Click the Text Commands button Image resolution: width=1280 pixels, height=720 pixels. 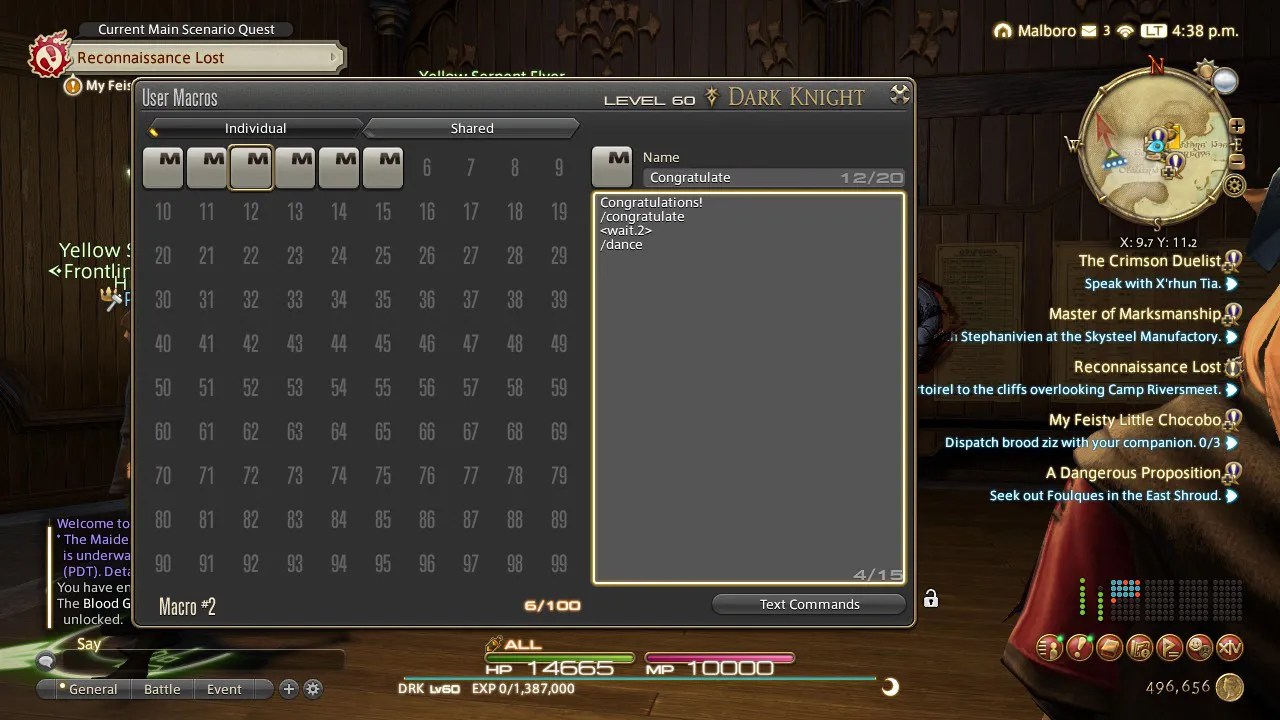808,604
